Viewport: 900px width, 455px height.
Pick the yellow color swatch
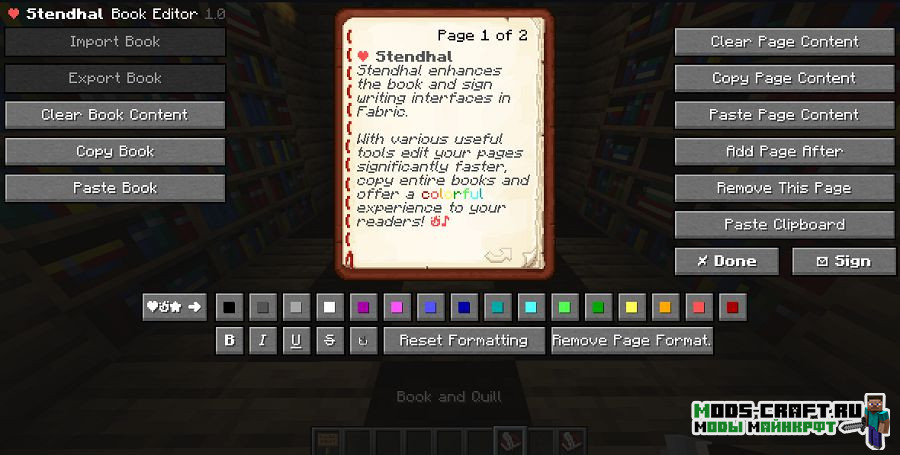pos(630,307)
